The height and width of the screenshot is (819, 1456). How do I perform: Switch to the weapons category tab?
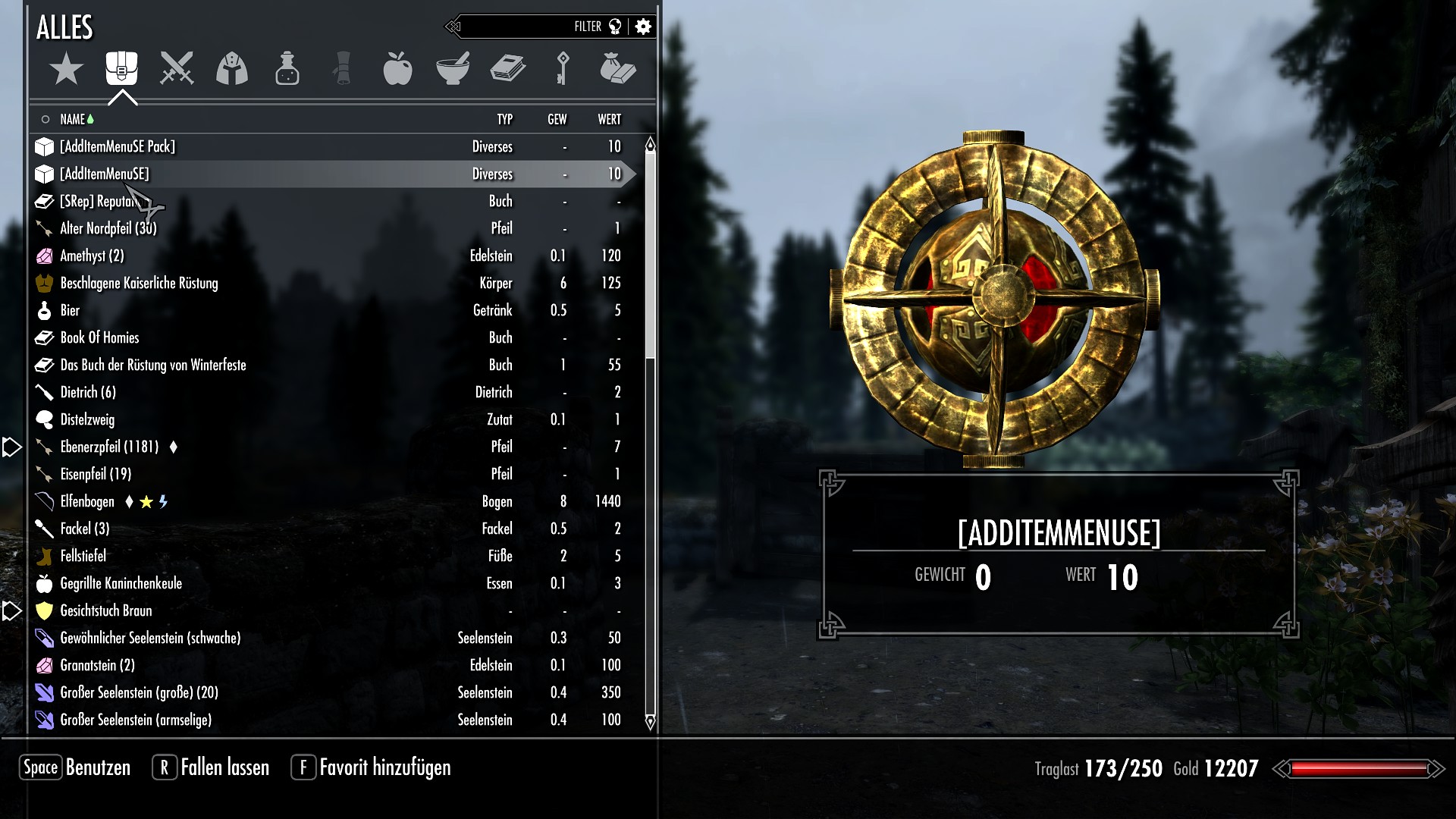click(x=177, y=69)
